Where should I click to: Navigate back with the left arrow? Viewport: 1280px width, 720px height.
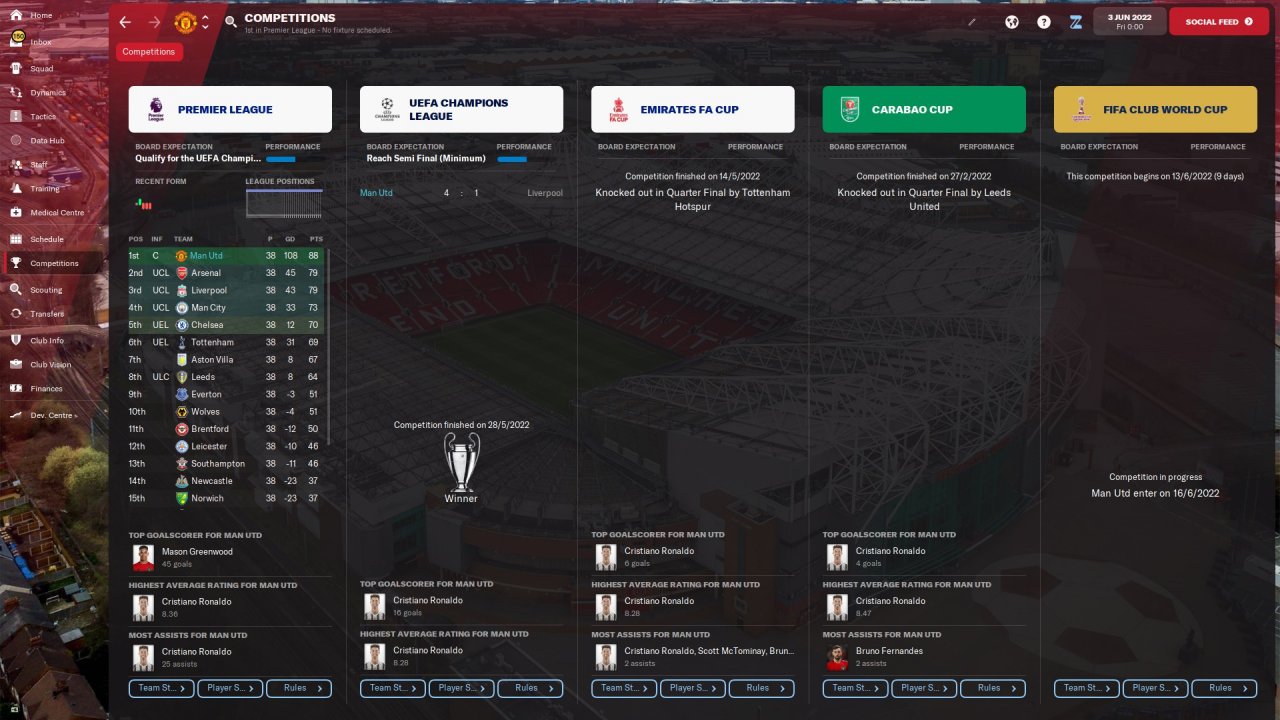pos(125,22)
